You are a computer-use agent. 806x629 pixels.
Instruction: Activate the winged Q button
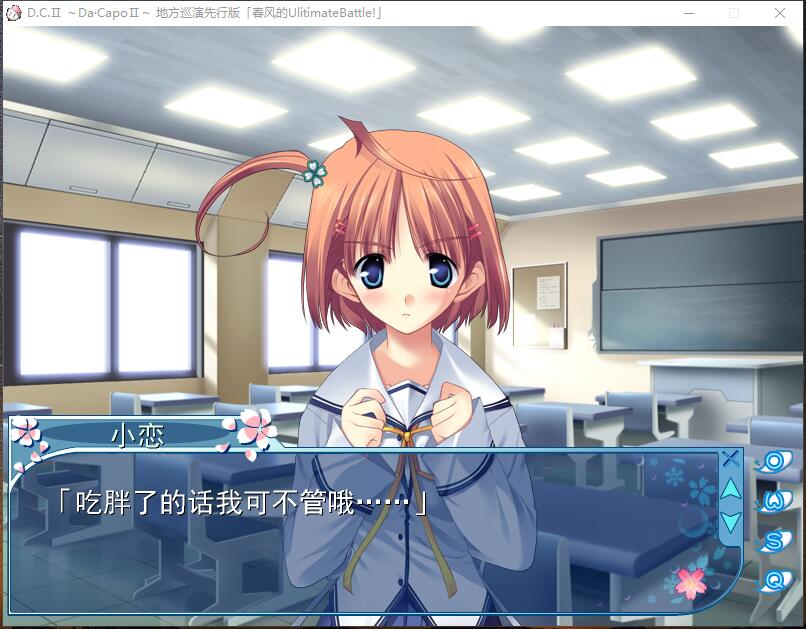pyautogui.click(x=773, y=580)
